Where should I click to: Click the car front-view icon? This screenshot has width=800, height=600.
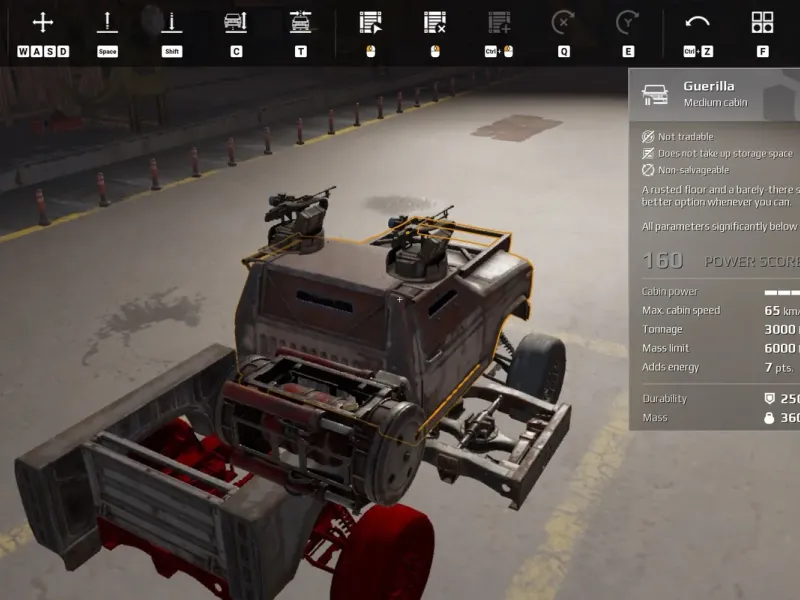click(x=235, y=22)
